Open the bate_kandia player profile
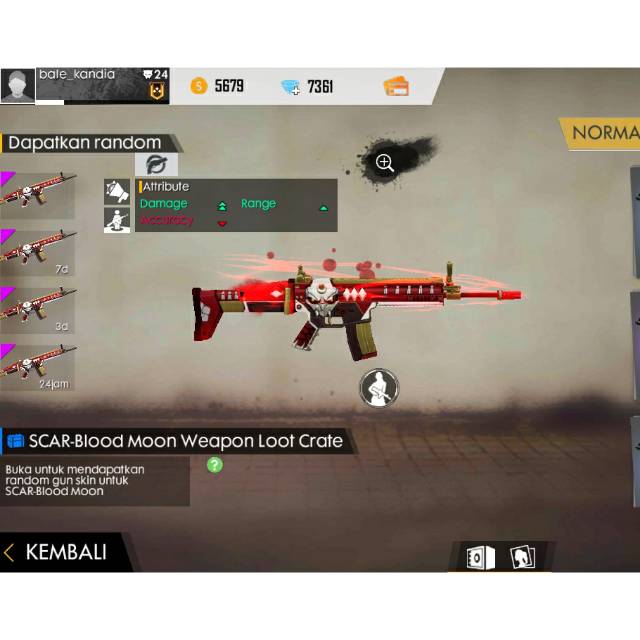The width and height of the screenshot is (640, 640). 18,86
